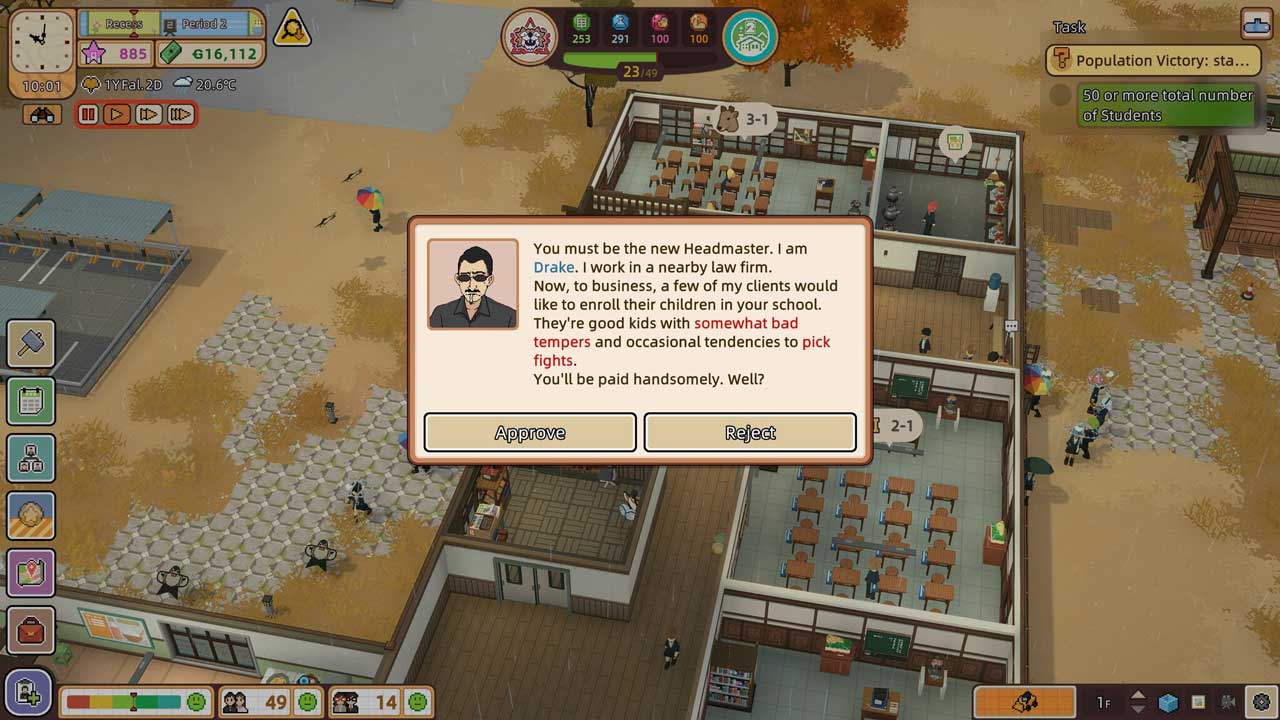Screen dimensions: 1280x720
Task: Switch to triple fast-forward speed
Action: (x=180, y=115)
